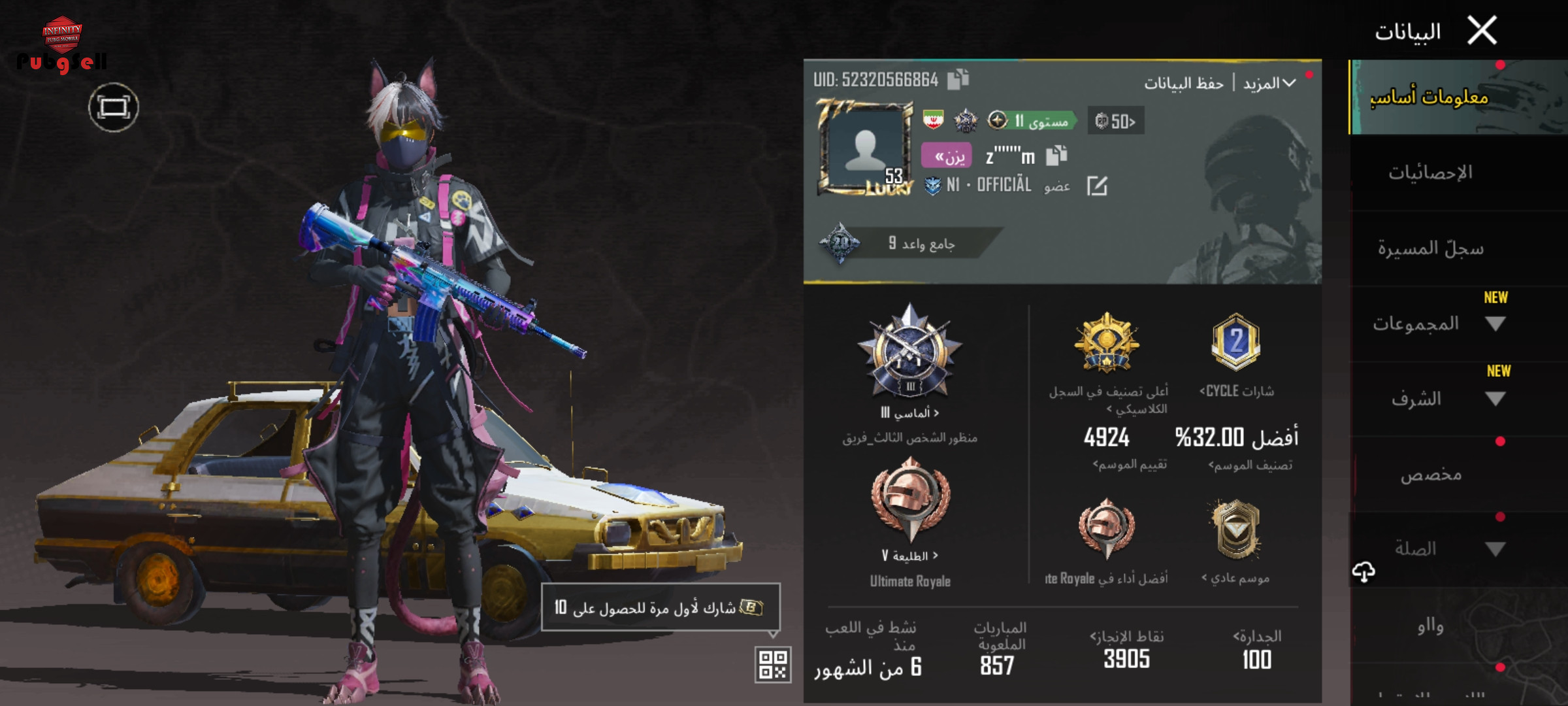This screenshot has width=1568, height=706.
Task: Select the معلومات أساسية basic info tab
Action: pos(1429,97)
